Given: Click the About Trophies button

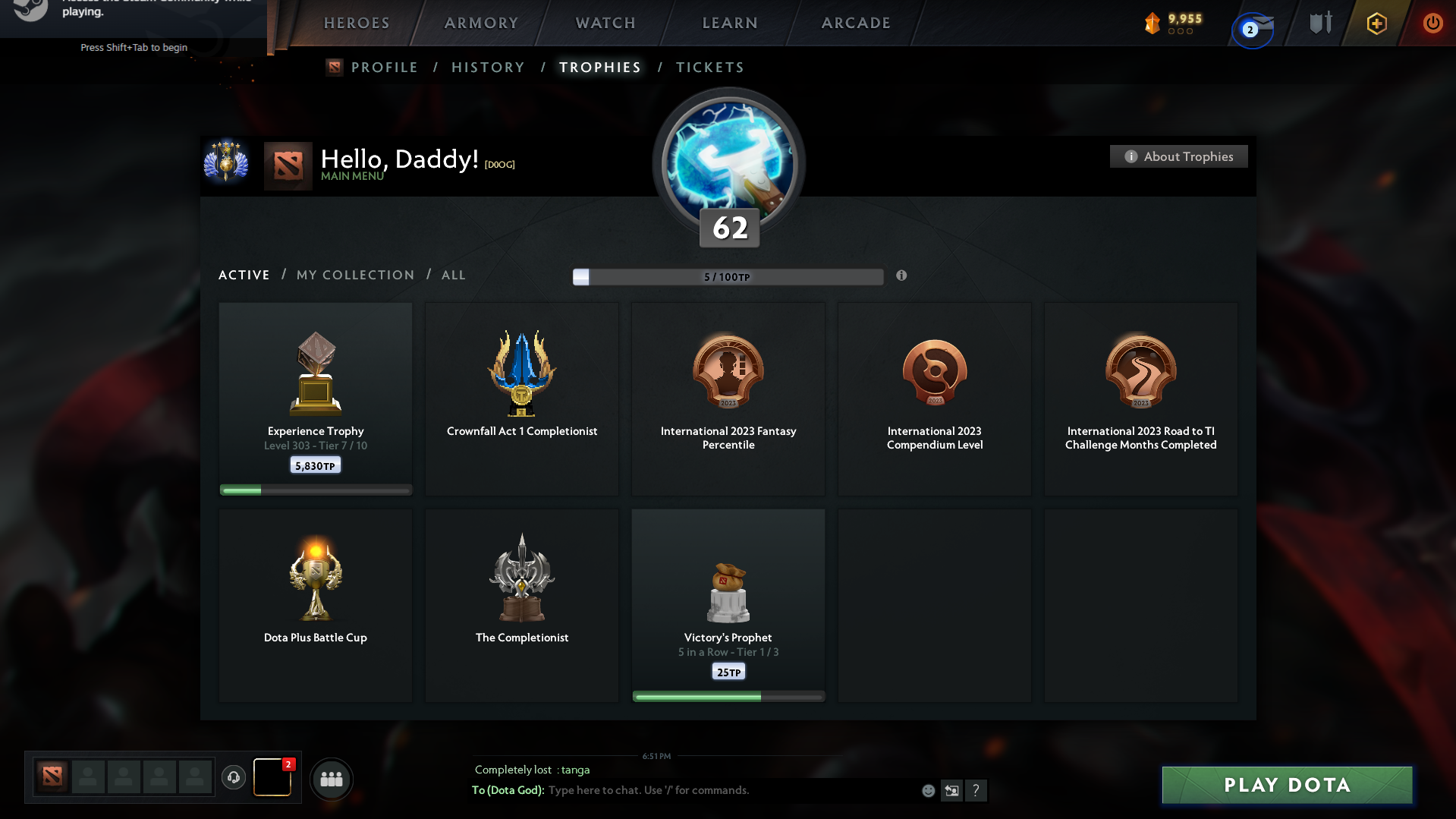Looking at the screenshot, I should point(1178,156).
